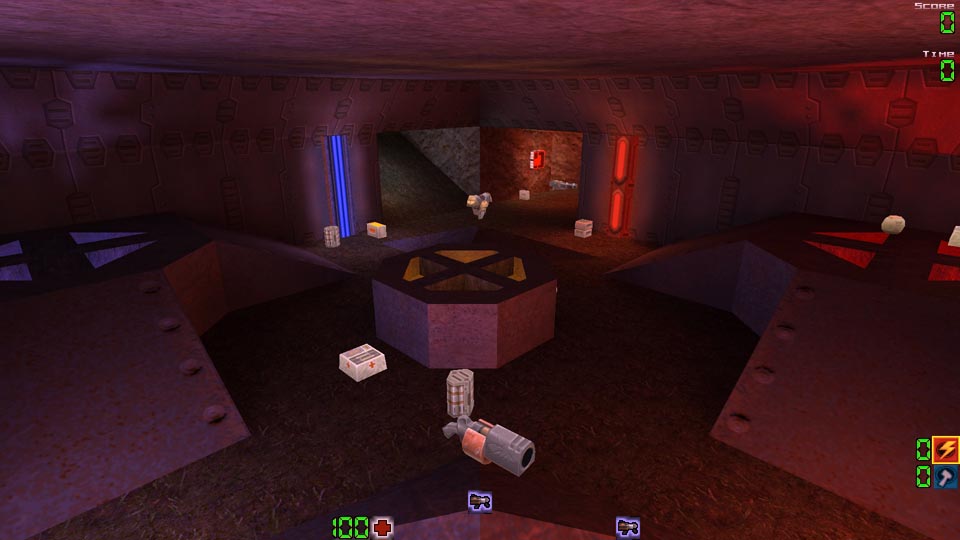Select the blue hammer icon
This screenshot has width=960, height=540.
click(x=945, y=477)
